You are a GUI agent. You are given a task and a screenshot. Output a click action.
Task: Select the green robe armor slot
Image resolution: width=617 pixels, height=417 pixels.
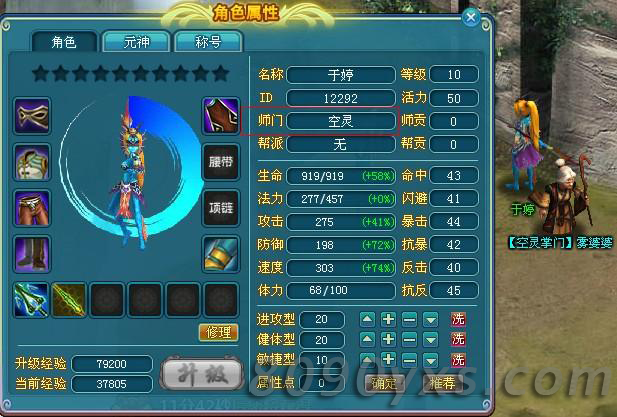pos(32,162)
